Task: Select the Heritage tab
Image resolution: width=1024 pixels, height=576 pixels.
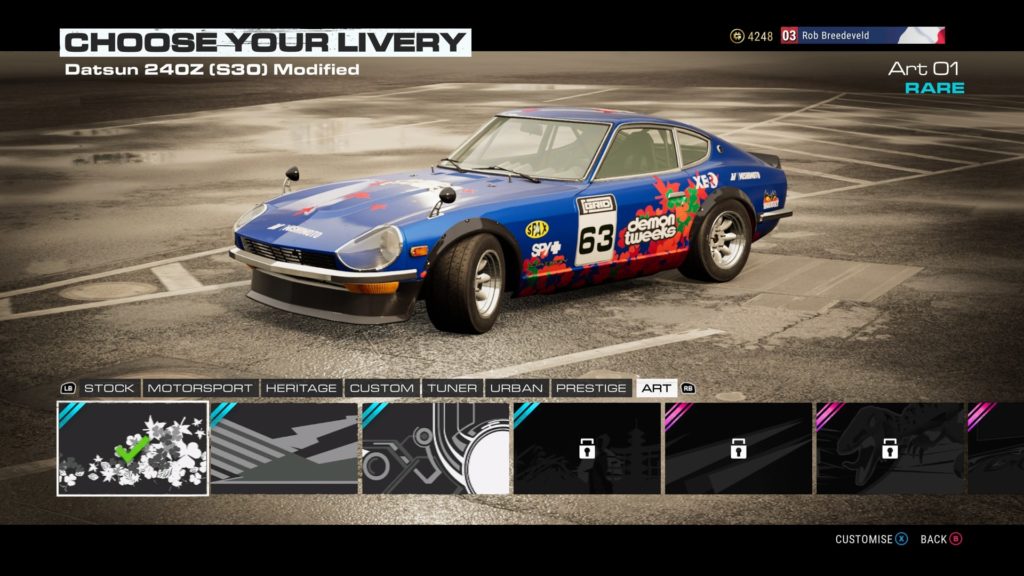Action: (302, 388)
